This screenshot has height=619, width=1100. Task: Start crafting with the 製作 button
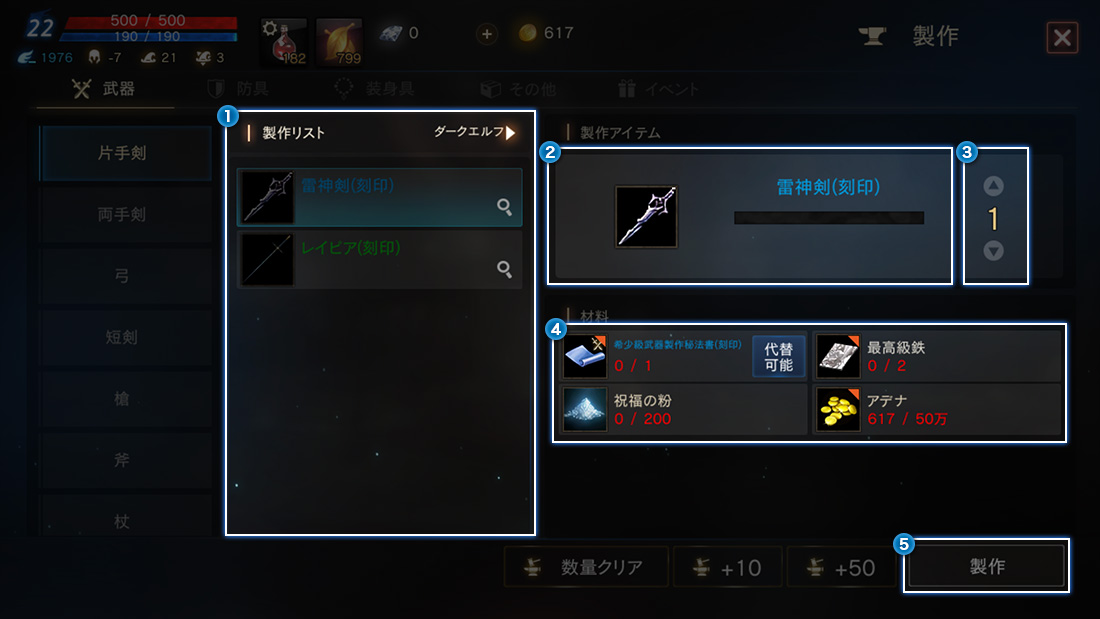coord(986,567)
